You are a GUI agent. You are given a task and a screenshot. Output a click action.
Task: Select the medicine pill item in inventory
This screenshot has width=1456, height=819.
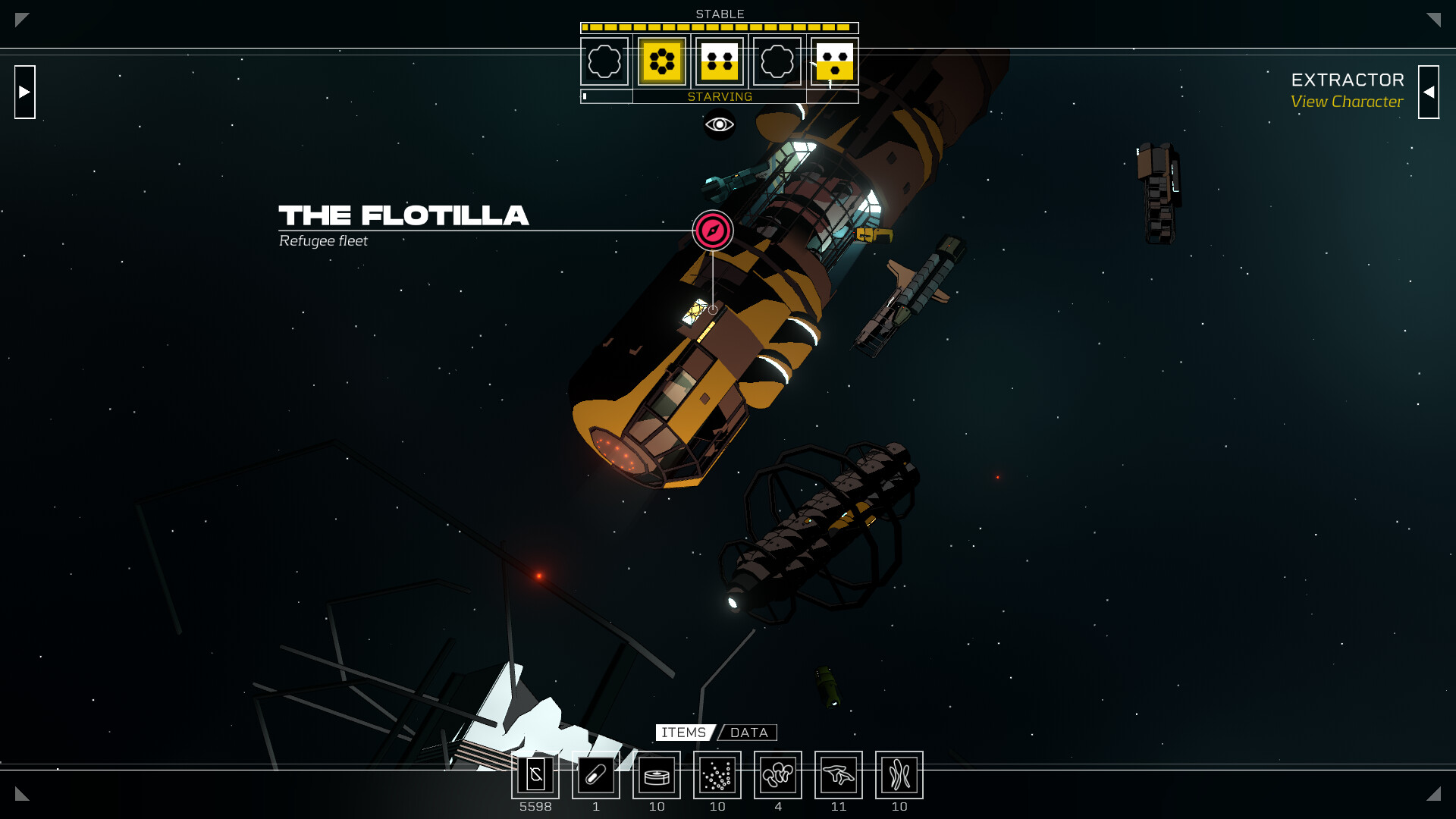[596, 775]
